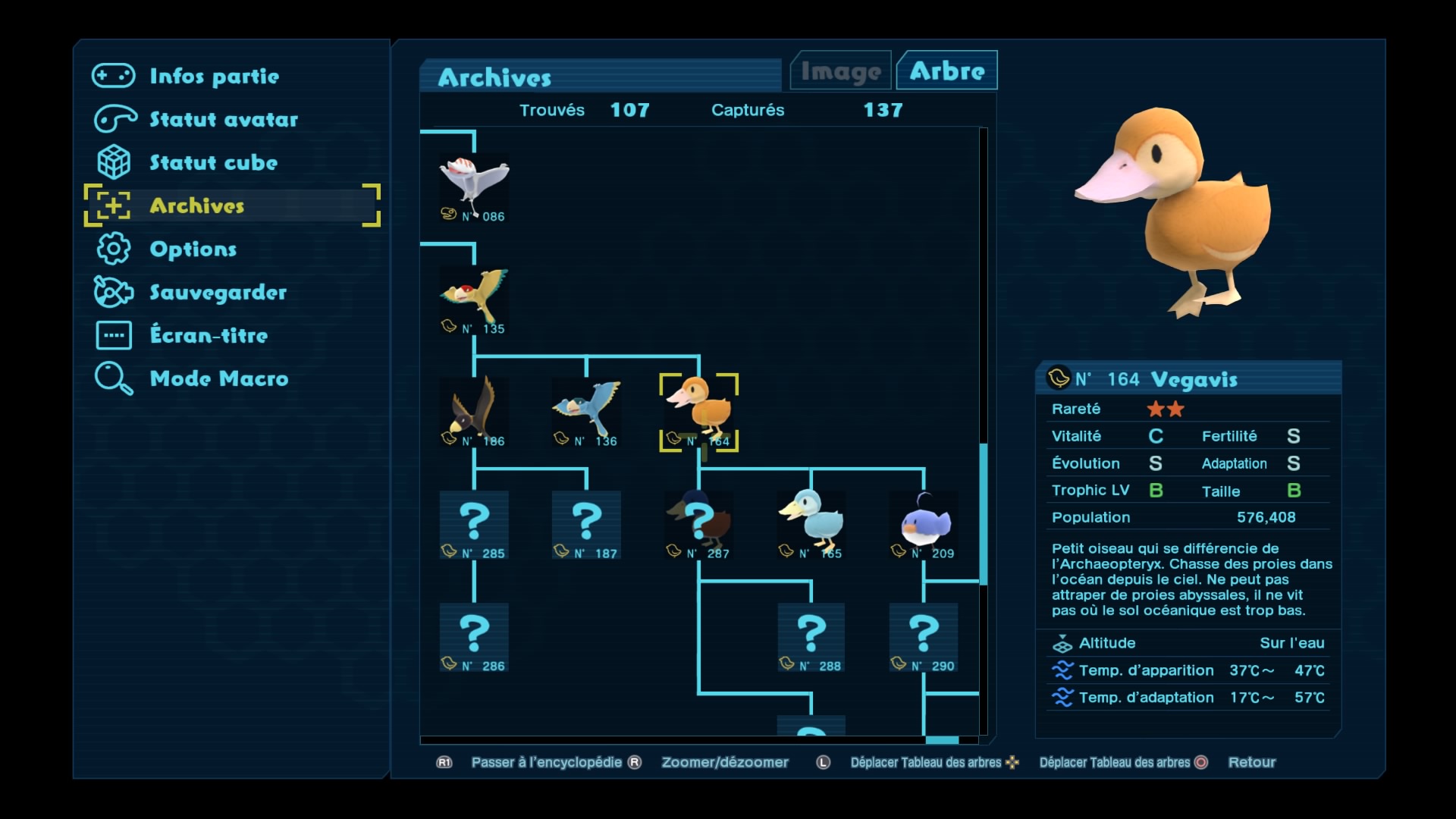Choose the Archives menu entry
1456x819 pixels.
197,206
